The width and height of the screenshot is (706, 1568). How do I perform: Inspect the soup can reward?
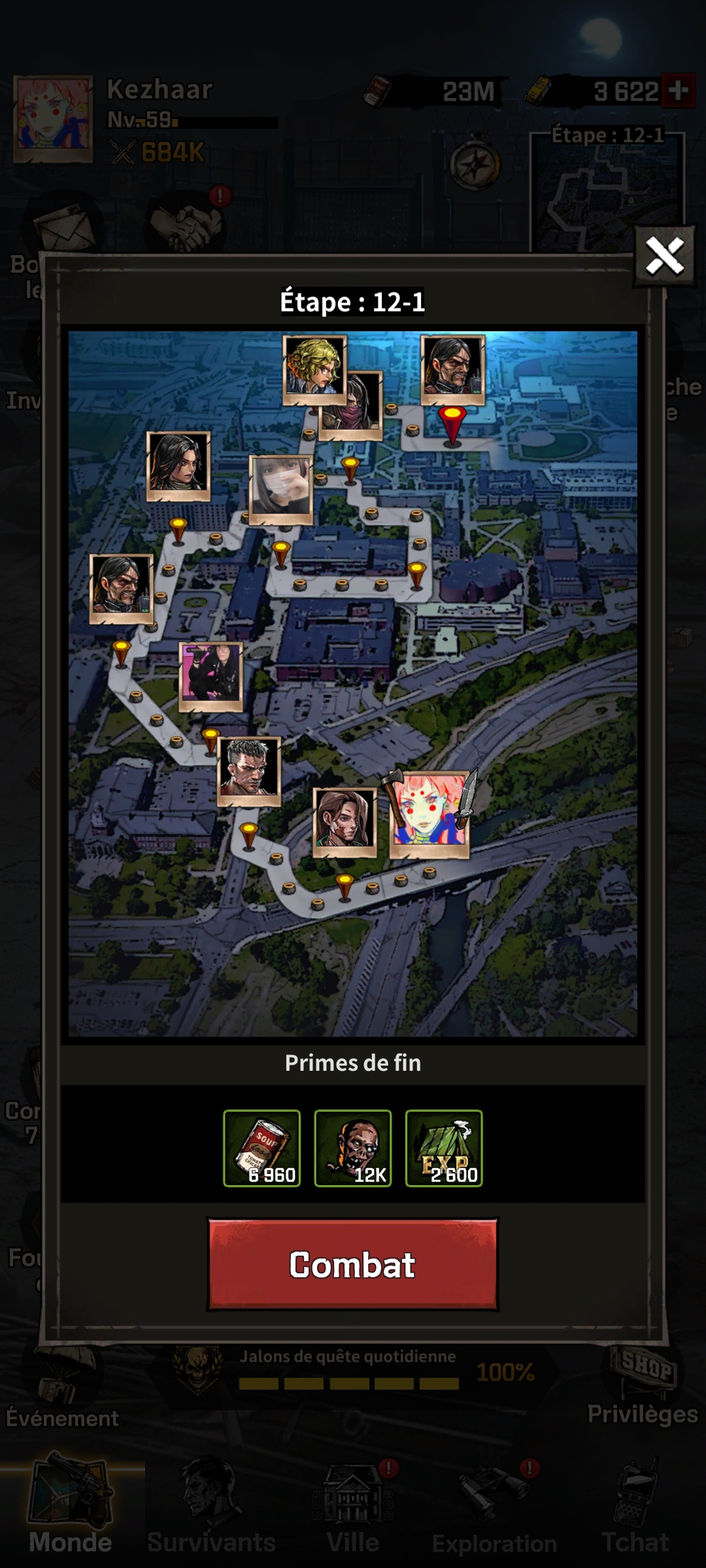tap(261, 1148)
